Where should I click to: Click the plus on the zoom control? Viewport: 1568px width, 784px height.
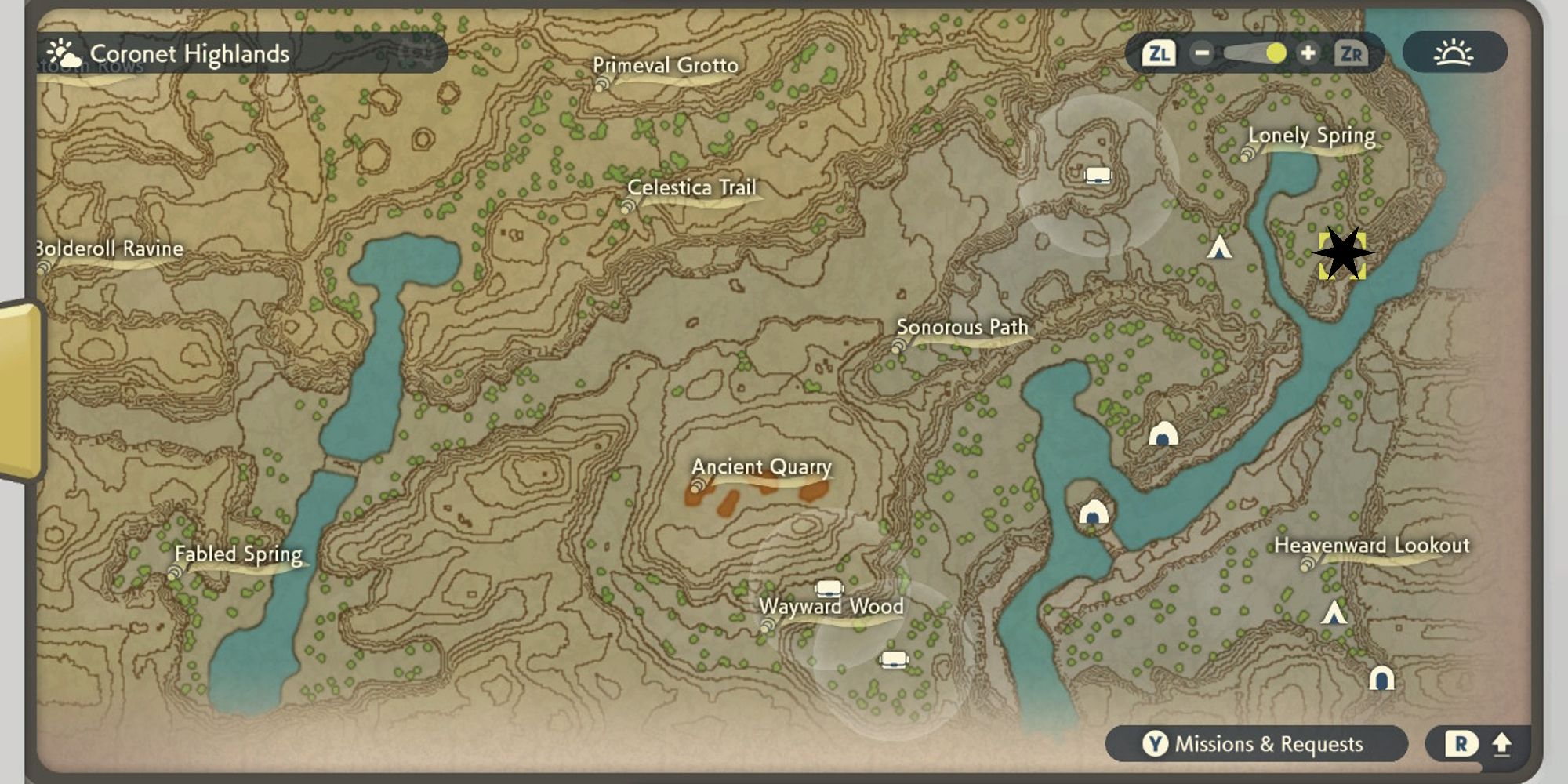click(x=1309, y=53)
